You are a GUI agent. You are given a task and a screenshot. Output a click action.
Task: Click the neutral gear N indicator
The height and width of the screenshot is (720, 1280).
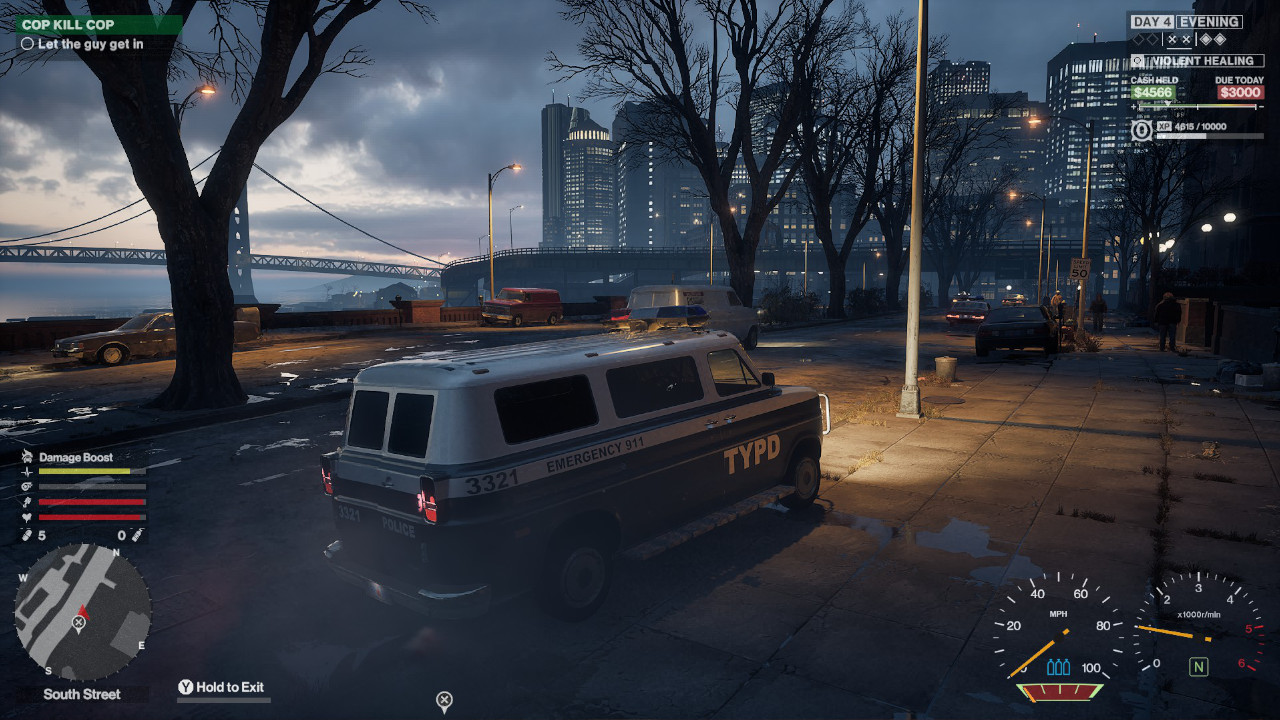pos(1197,666)
